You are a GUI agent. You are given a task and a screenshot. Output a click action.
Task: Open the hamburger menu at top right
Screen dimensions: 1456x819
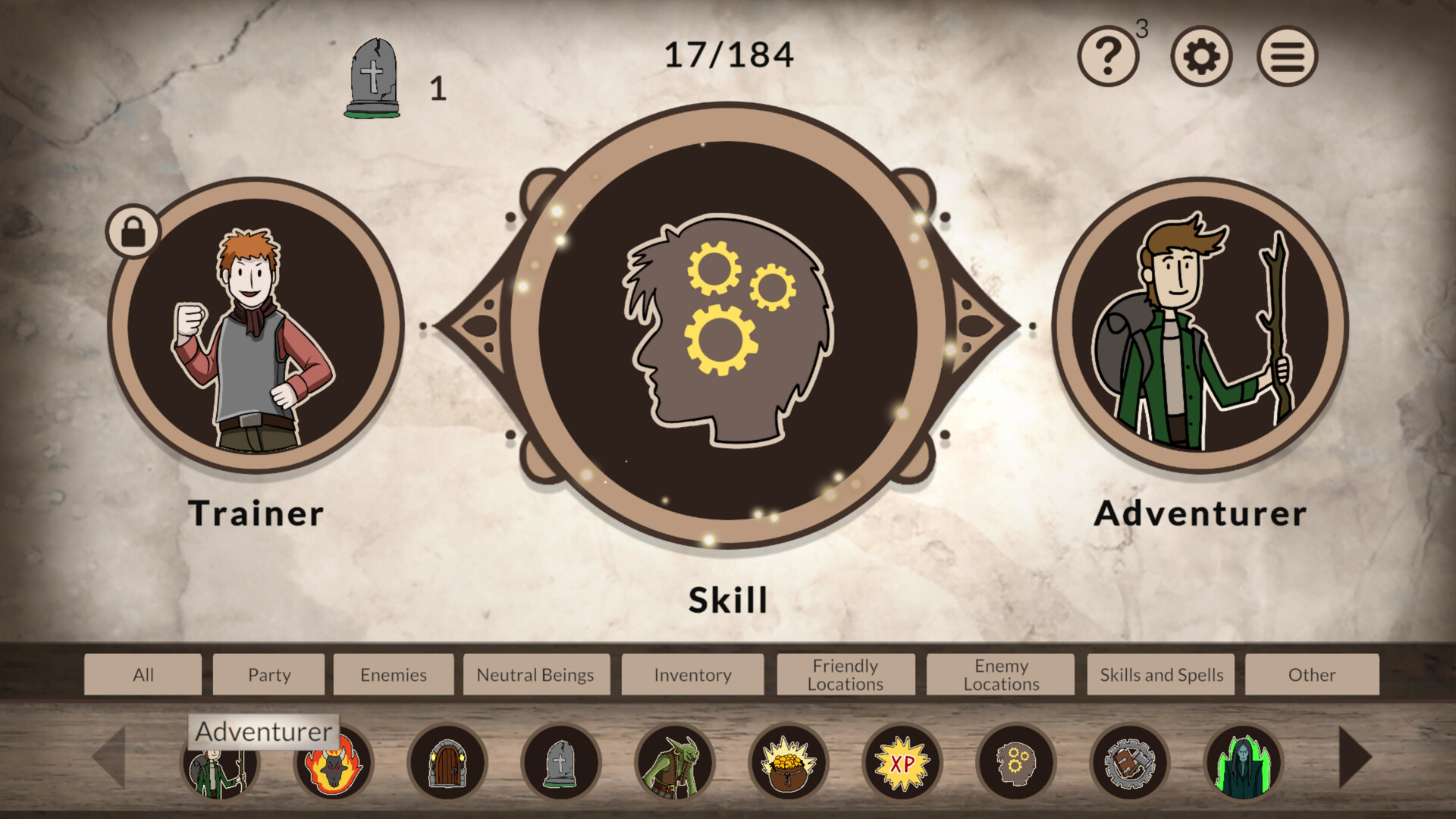pos(1287,56)
